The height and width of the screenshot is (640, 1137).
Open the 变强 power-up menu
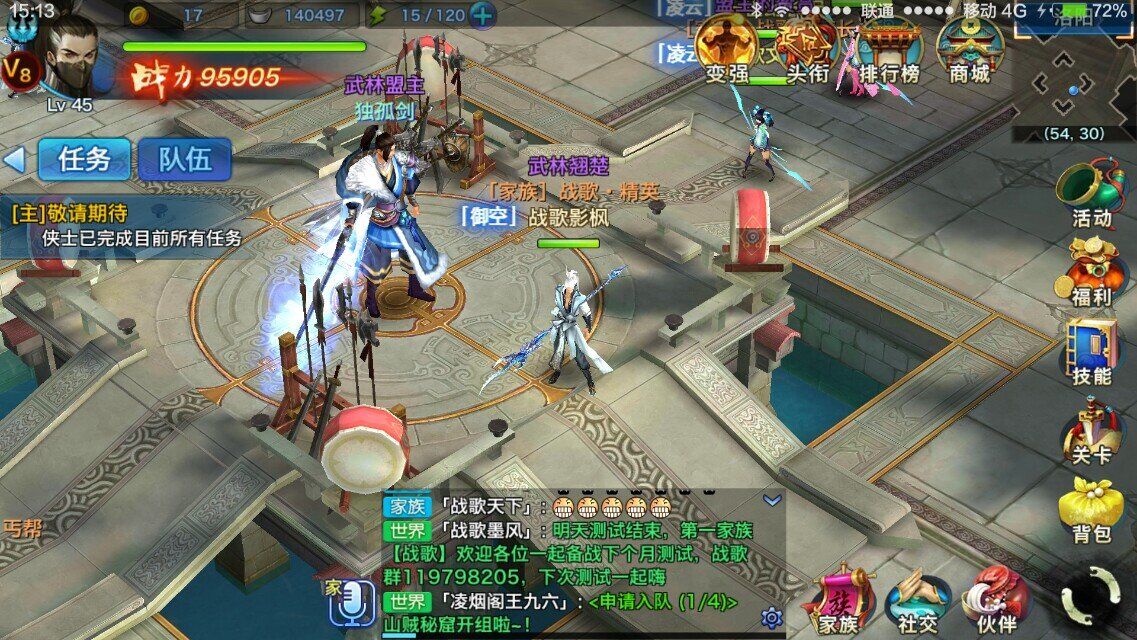click(727, 50)
